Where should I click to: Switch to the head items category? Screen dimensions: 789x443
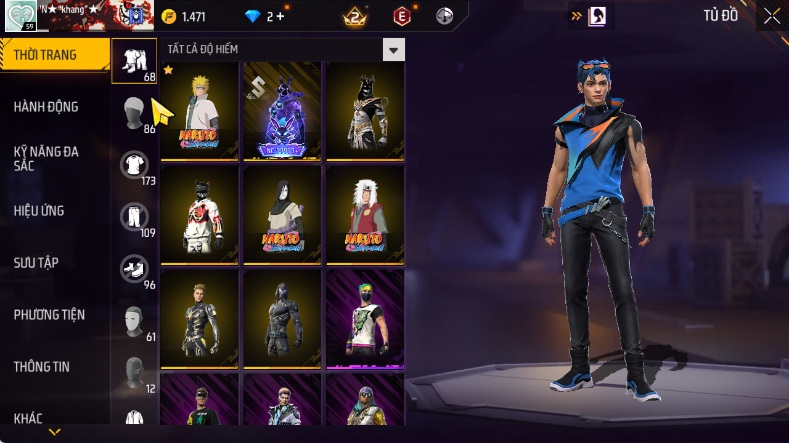point(134,114)
